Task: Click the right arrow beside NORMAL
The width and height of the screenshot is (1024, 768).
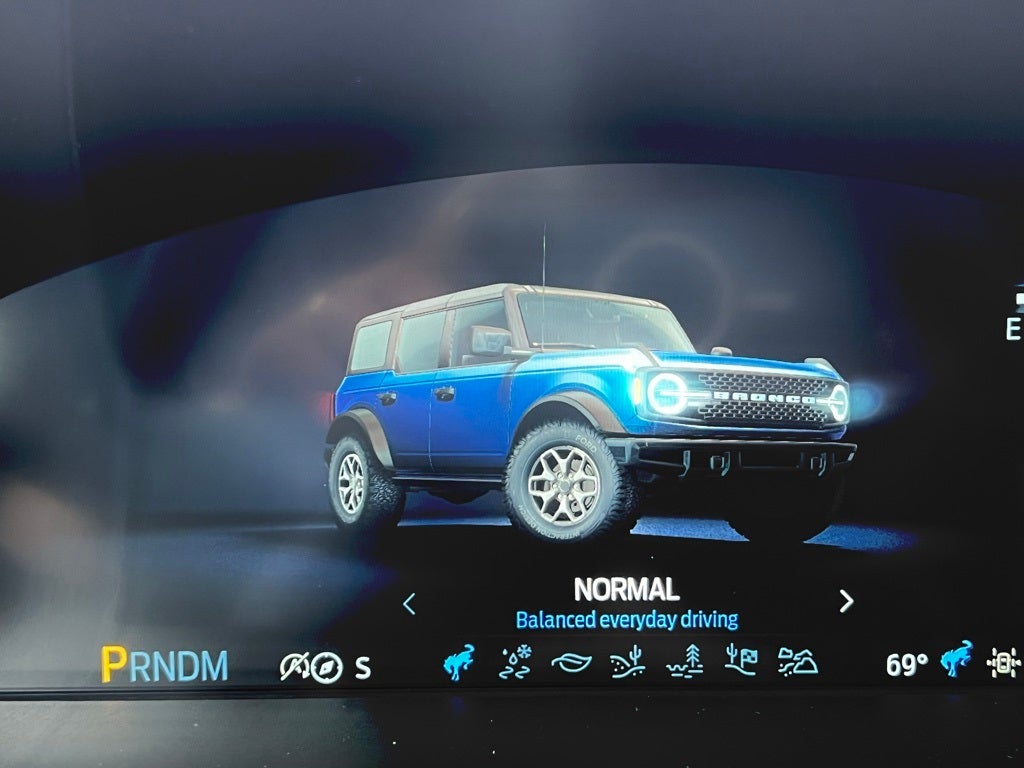Action: pyautogui.click(x=846, y=601)
